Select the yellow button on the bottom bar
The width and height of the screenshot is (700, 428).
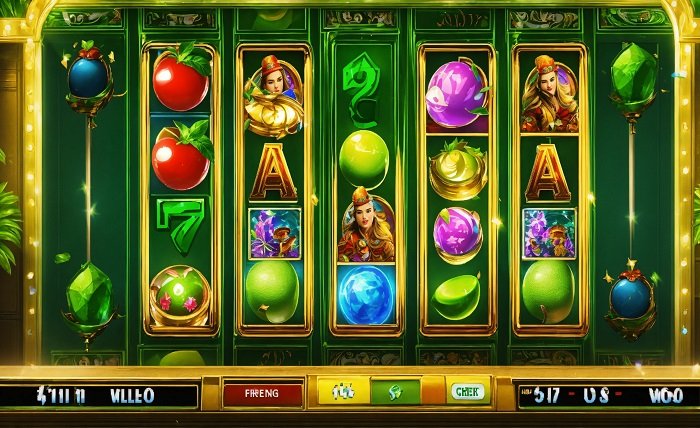(x=343, y=392)
